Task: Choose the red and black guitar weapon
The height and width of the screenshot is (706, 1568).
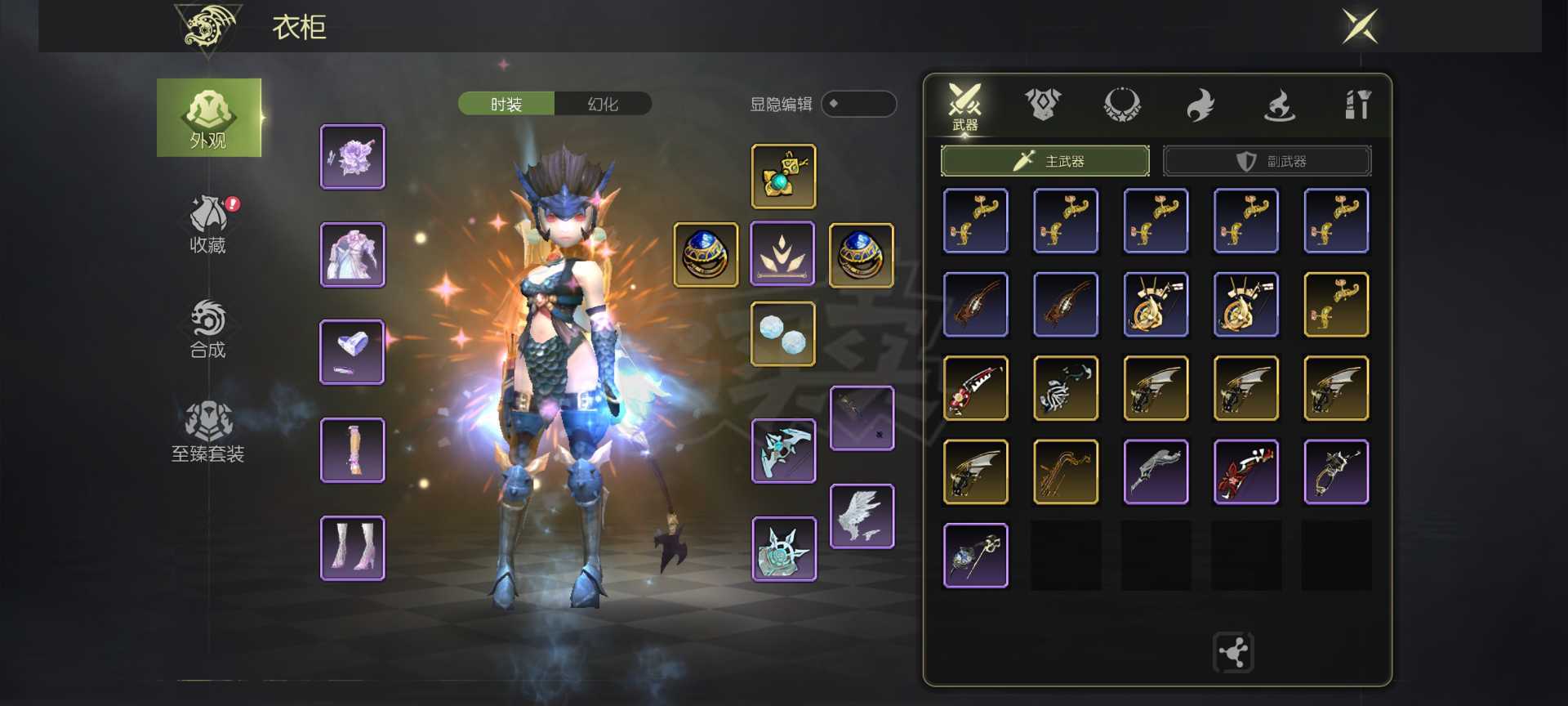Action: [x=1246, y=472]
